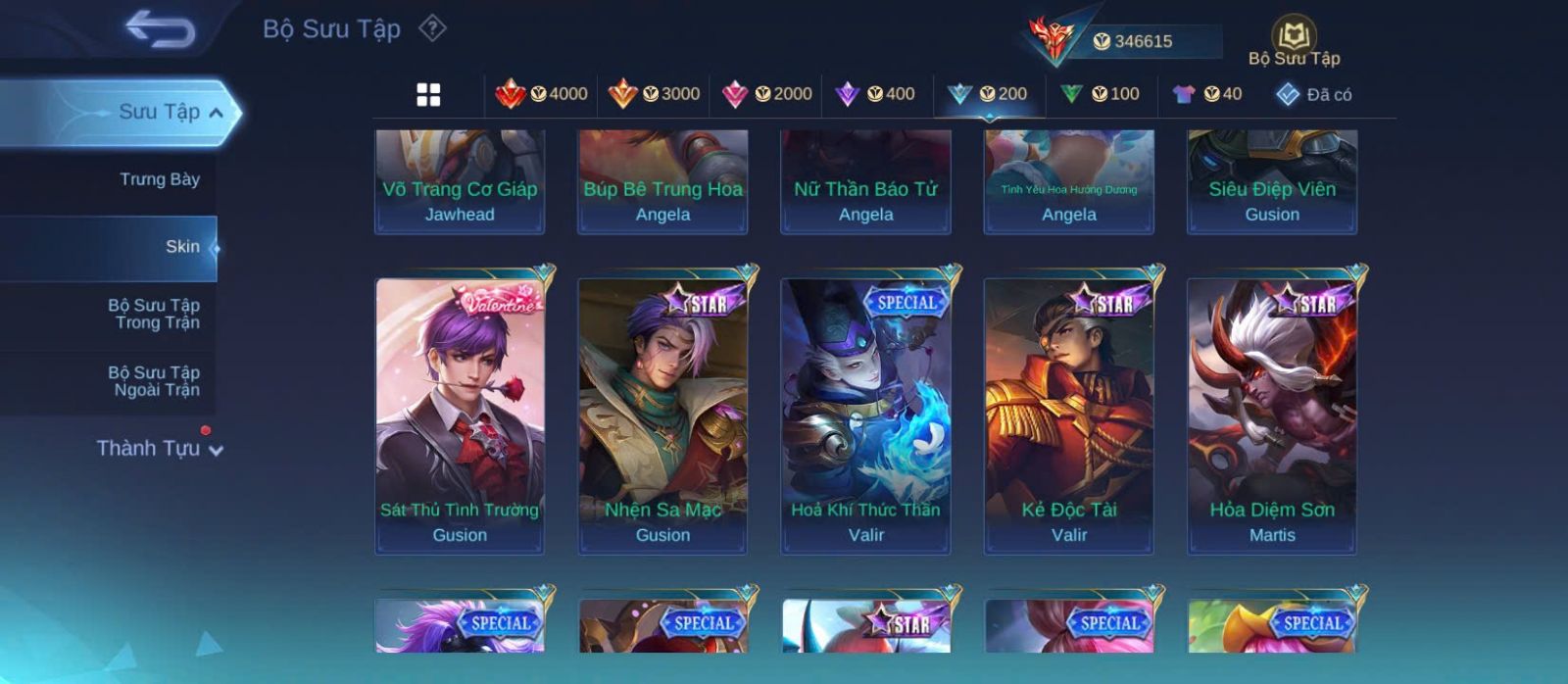1568x684 pixels.
Task: Show all skins with the grid filter
Action: 428,95
